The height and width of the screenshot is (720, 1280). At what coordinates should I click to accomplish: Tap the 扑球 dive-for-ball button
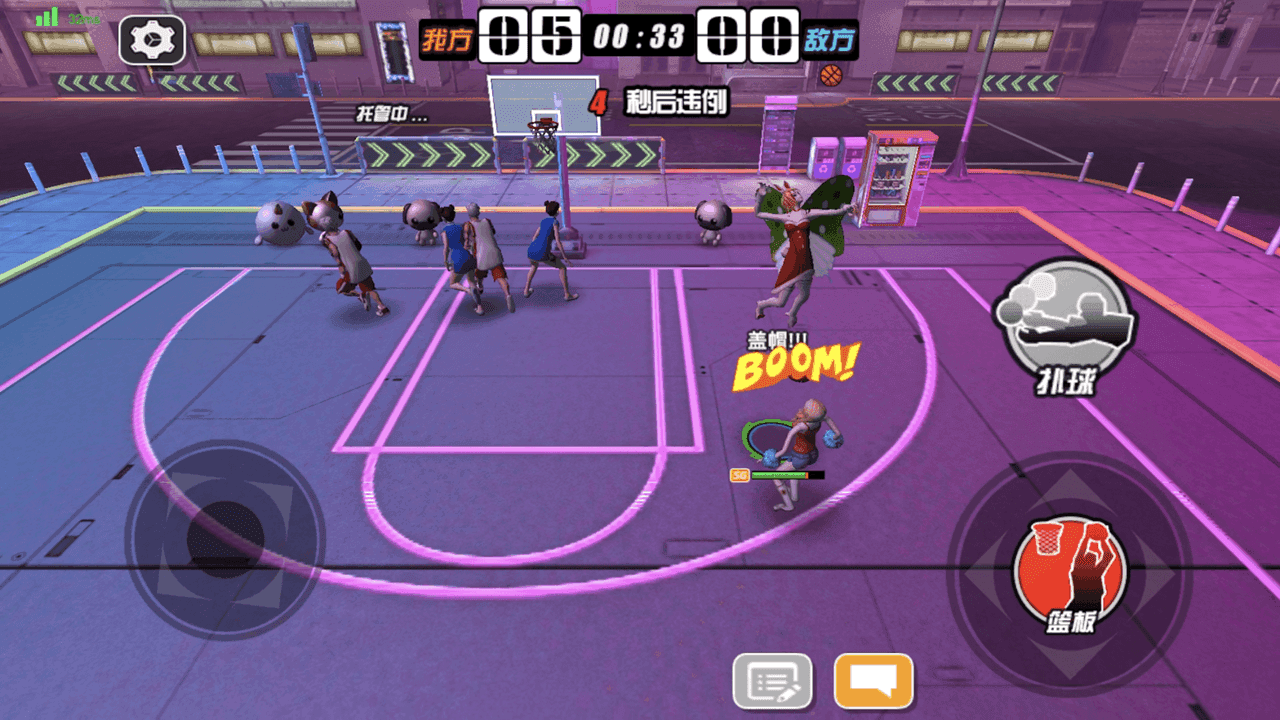click(1064, 322)
